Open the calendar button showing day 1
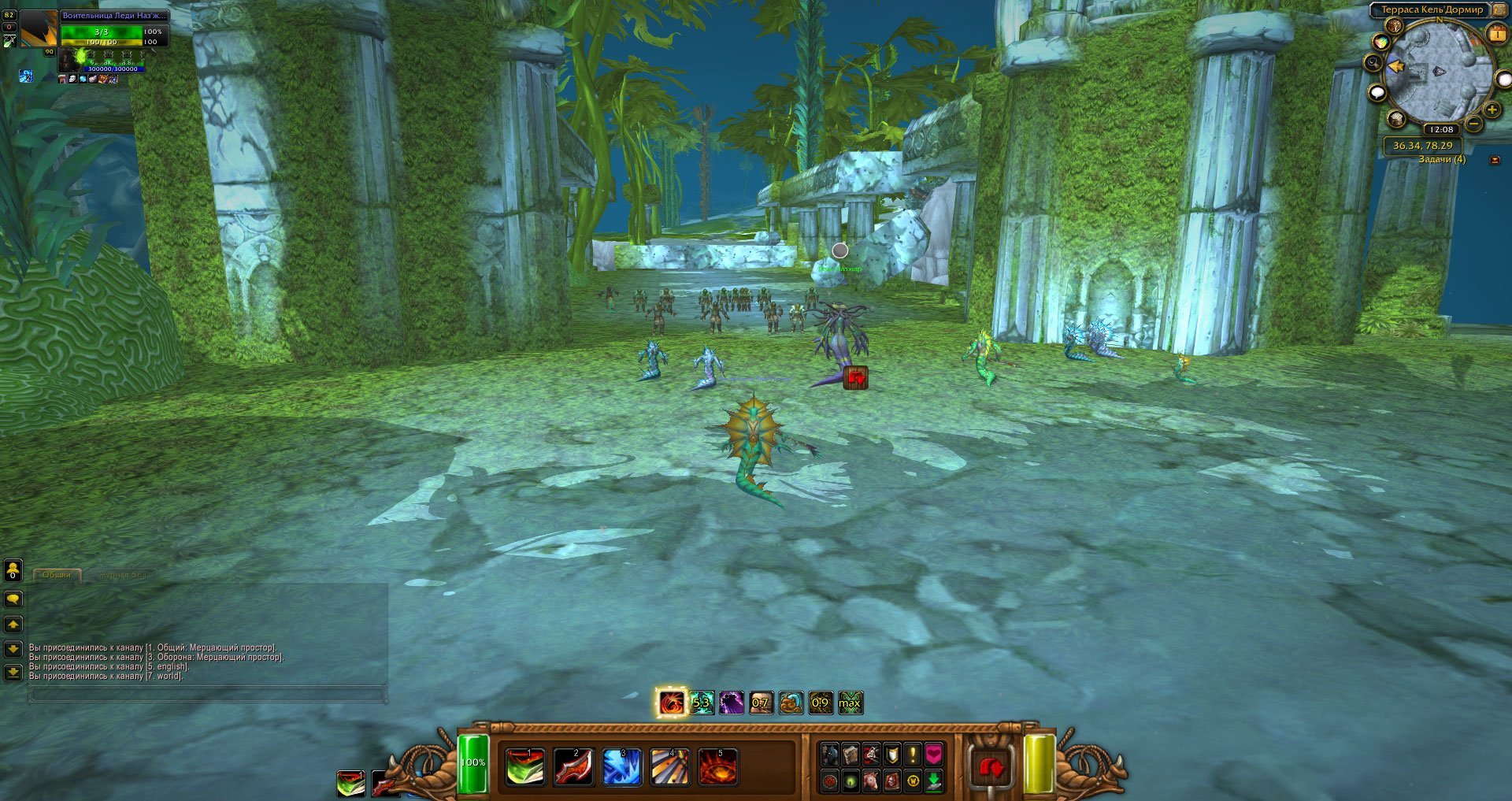 click(x=1496, y=34)
